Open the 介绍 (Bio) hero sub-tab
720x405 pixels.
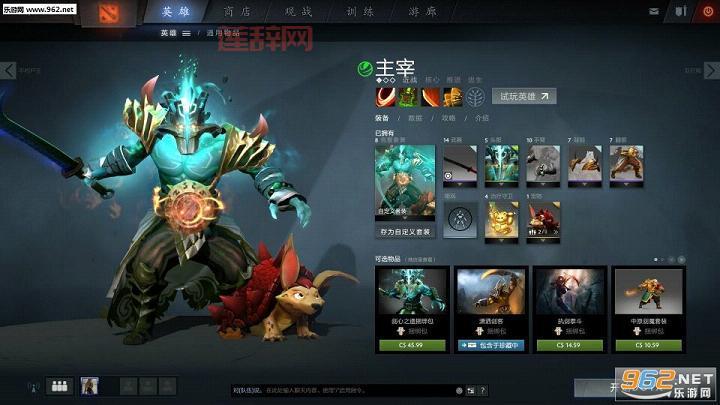coord(482,118)
